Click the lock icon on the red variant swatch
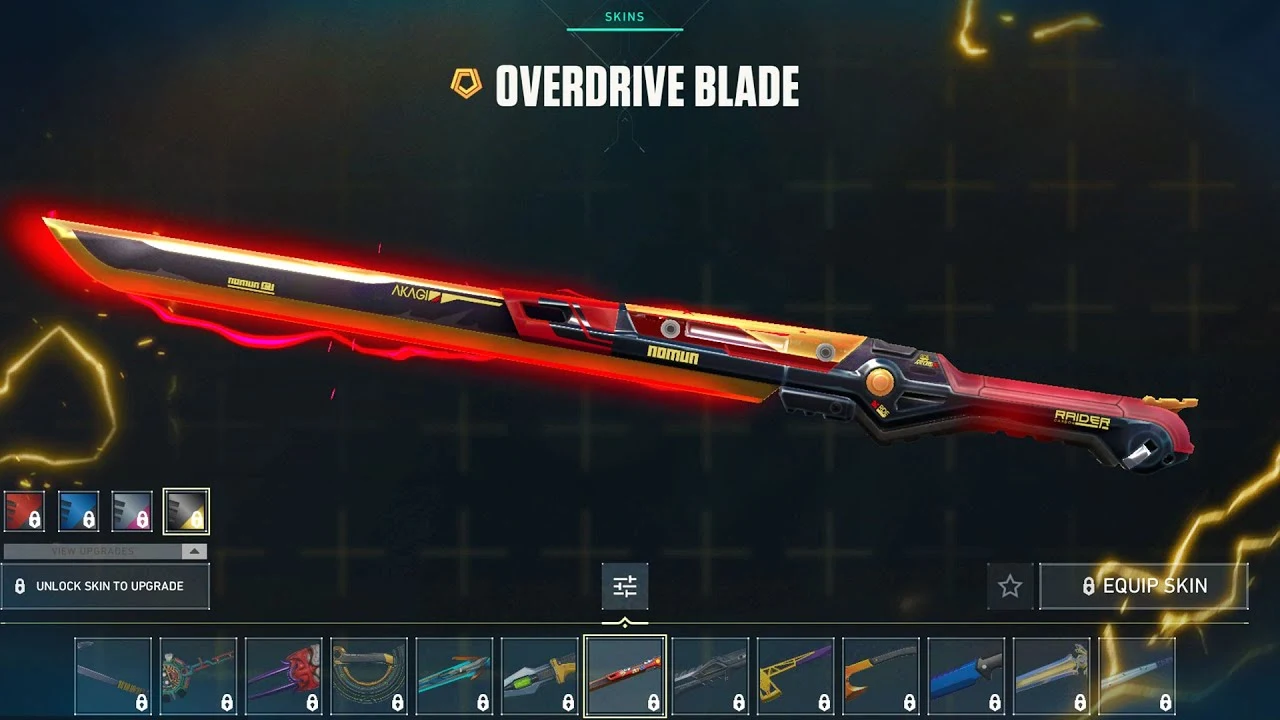The height and width of the screenshot is (720, 1280). tap(35, 519)
